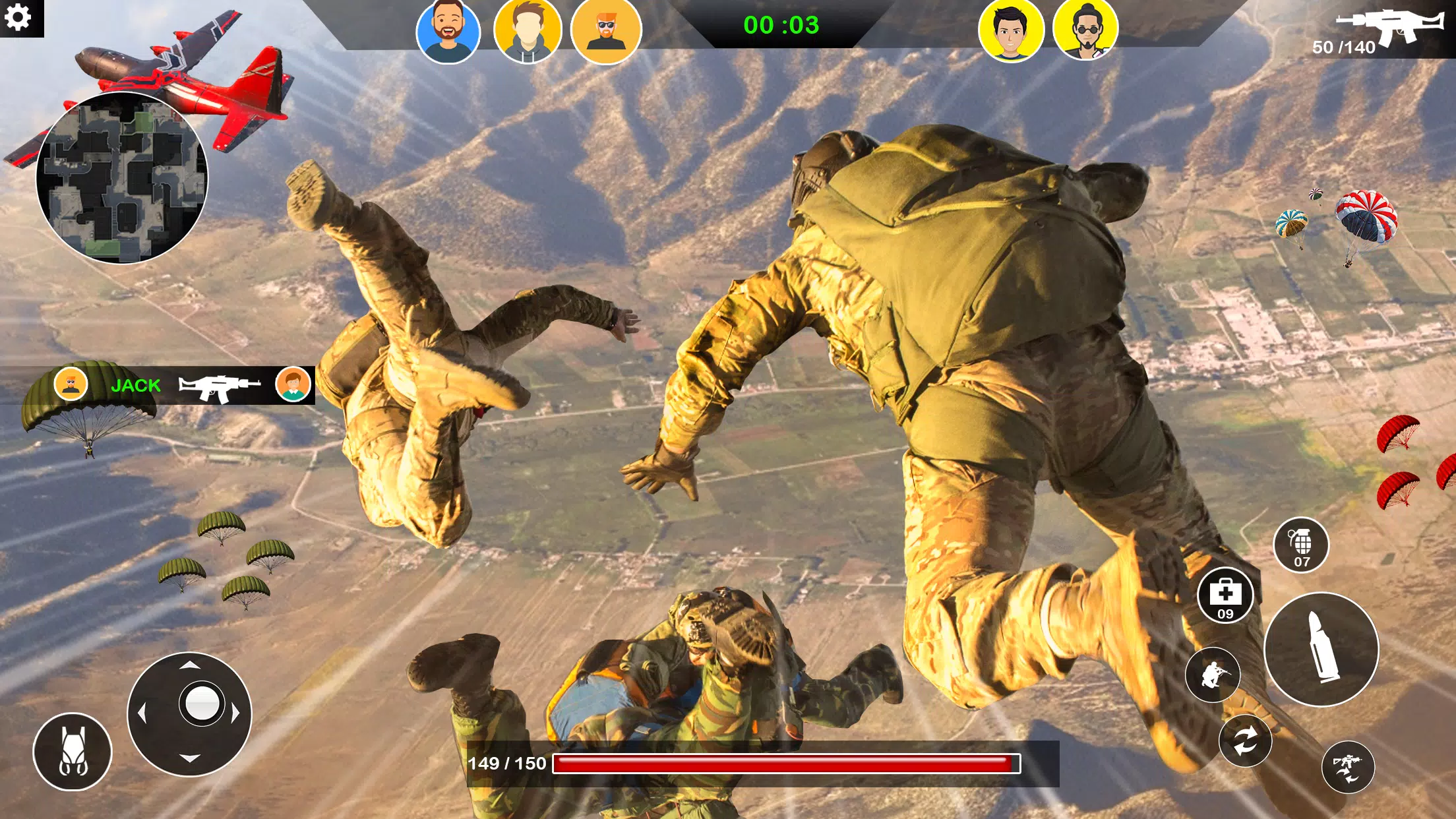Tap the blue-shirt teammate avatar

pos(450,31)
